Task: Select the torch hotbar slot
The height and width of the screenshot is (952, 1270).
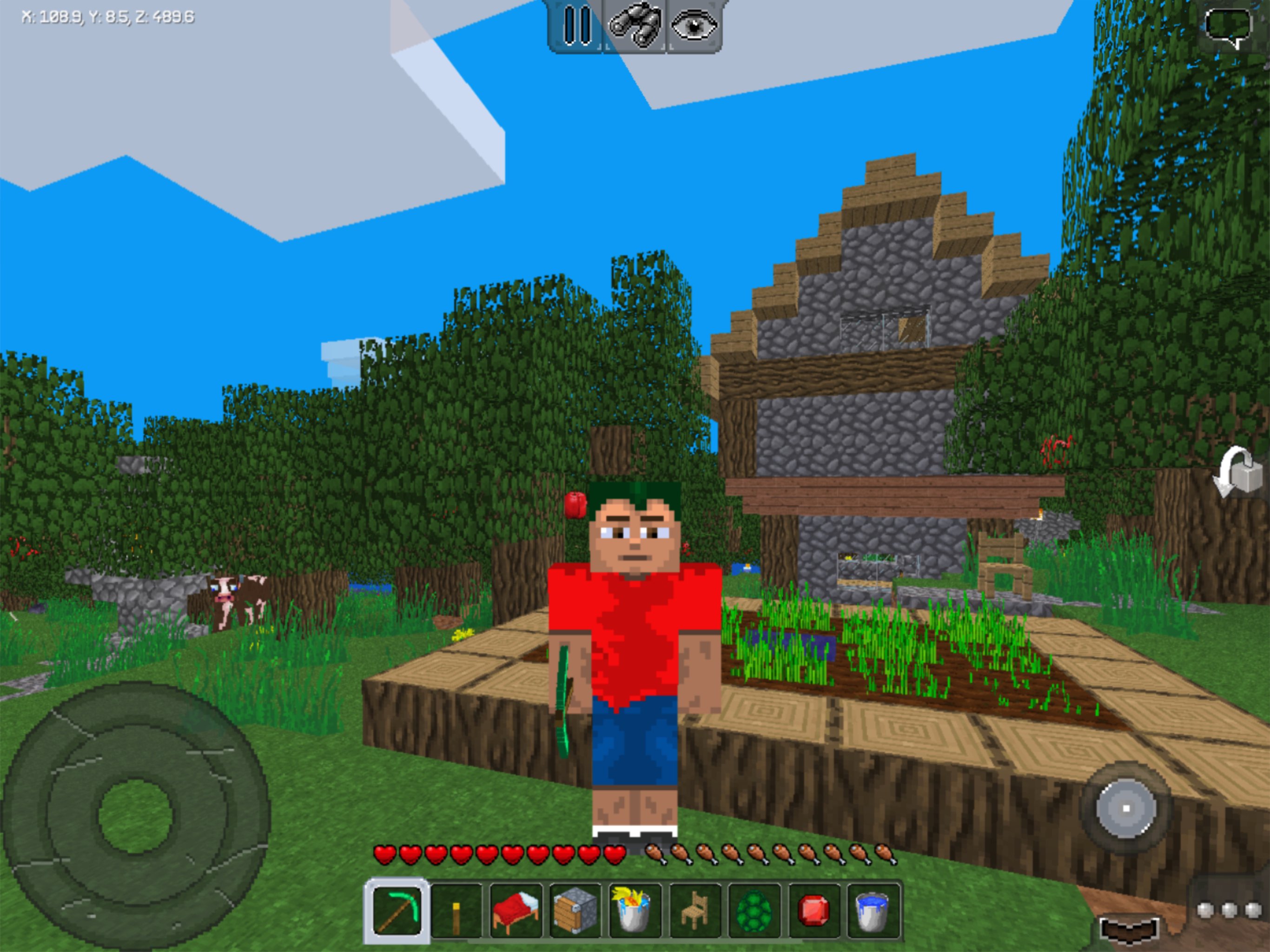Action: tap(456, 910)
